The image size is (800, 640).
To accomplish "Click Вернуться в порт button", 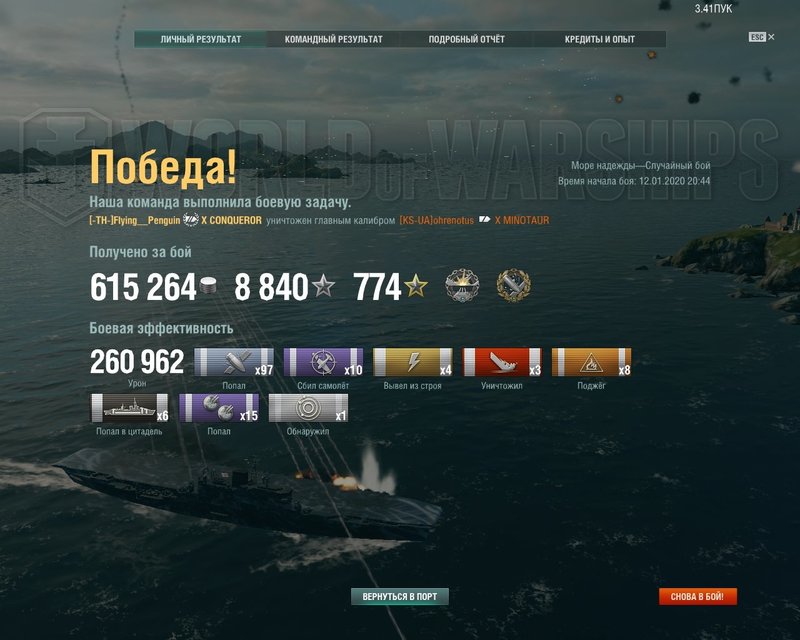I will click(400, 597).
